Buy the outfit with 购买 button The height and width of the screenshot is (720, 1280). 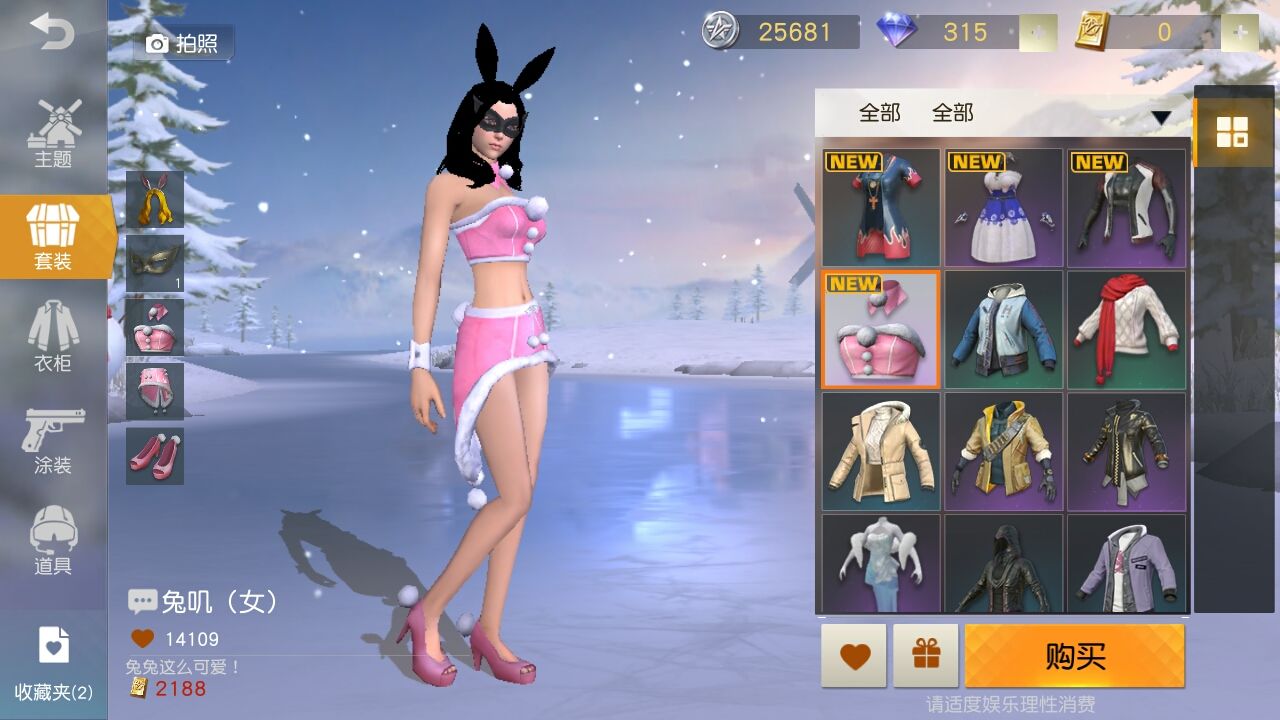click(1074, 656)
